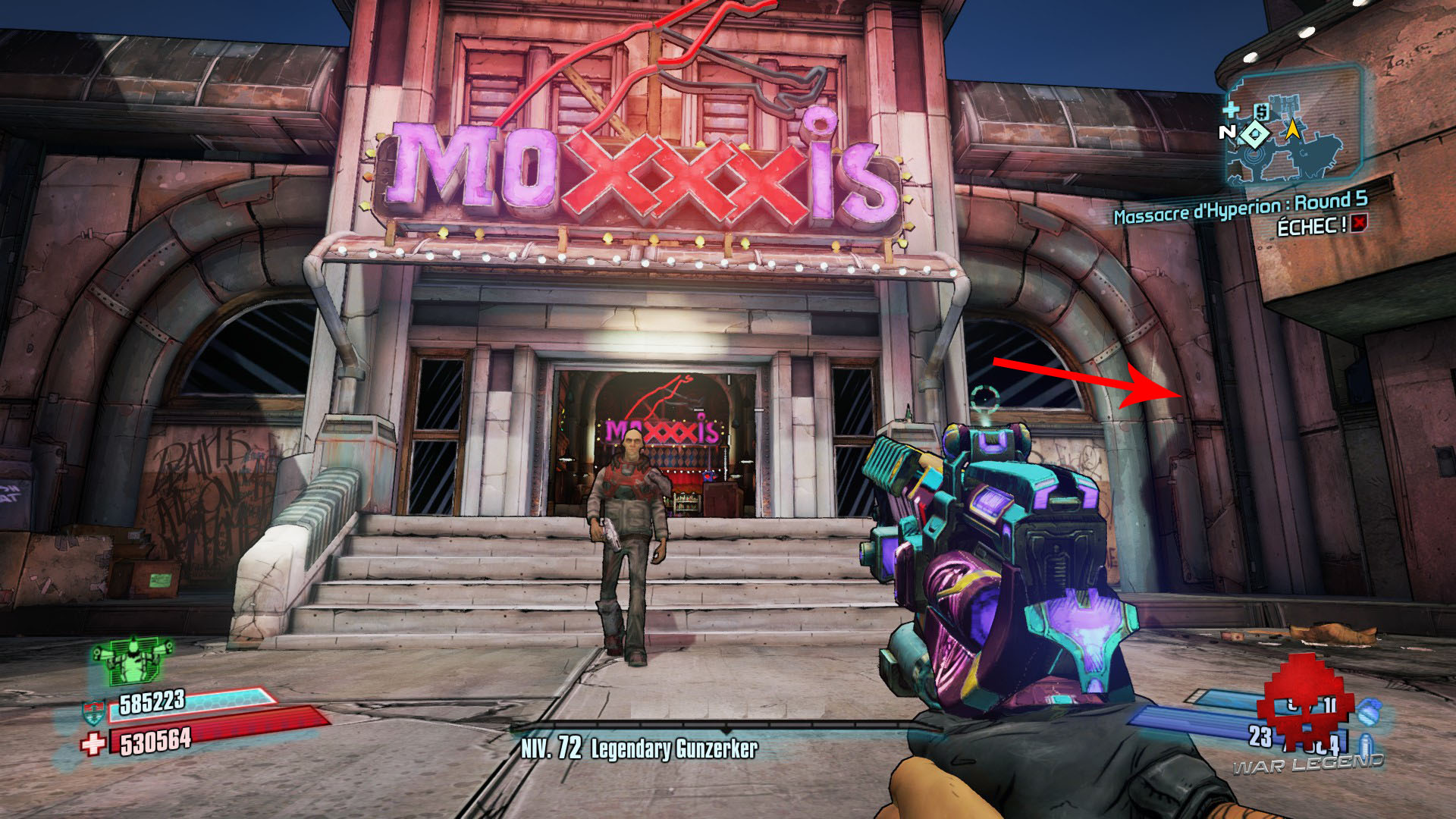
Task: Click the health vendor plus icon on the minimap
Action: pos(1231,109)
